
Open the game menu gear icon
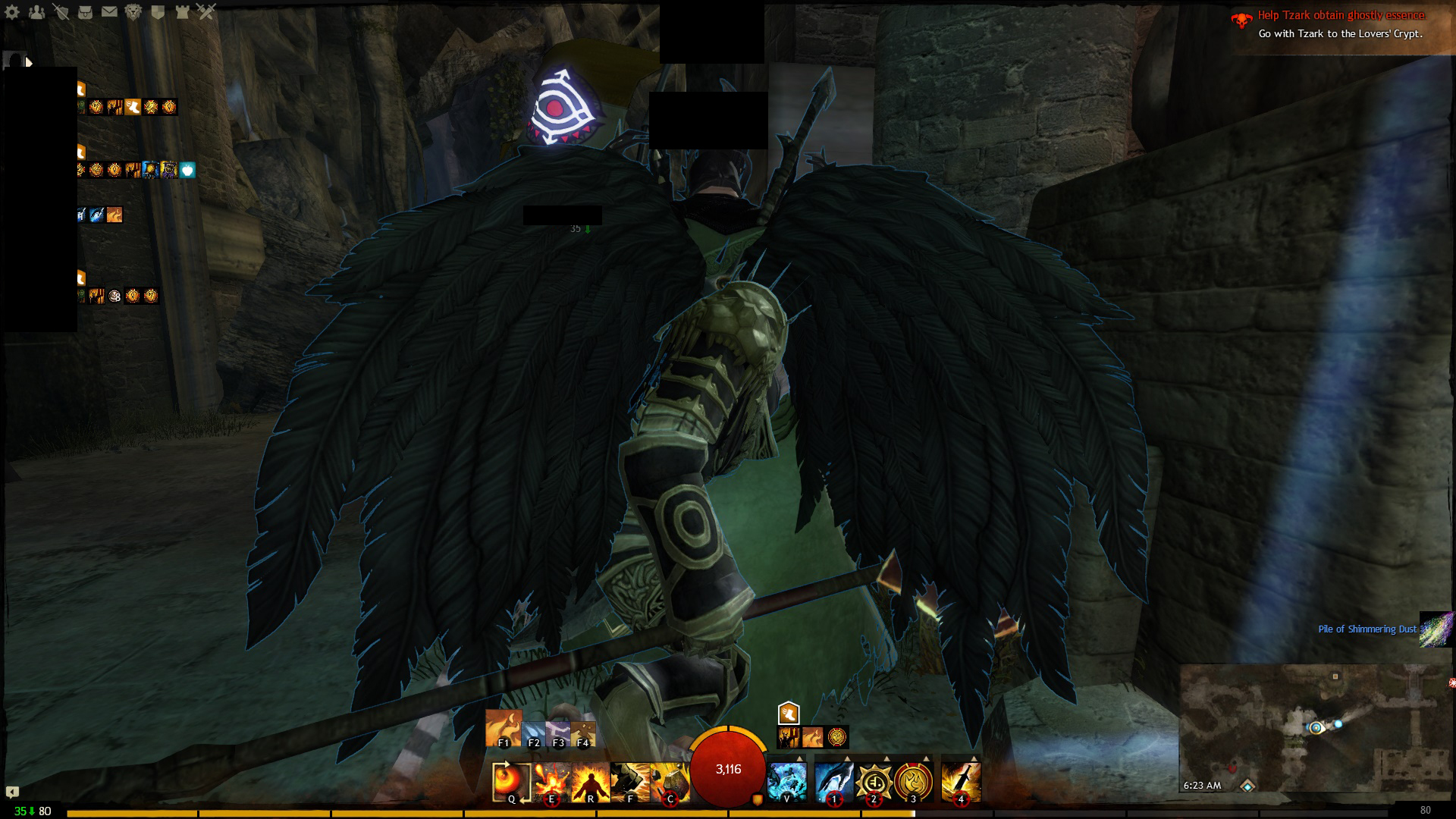click(12, 12)
